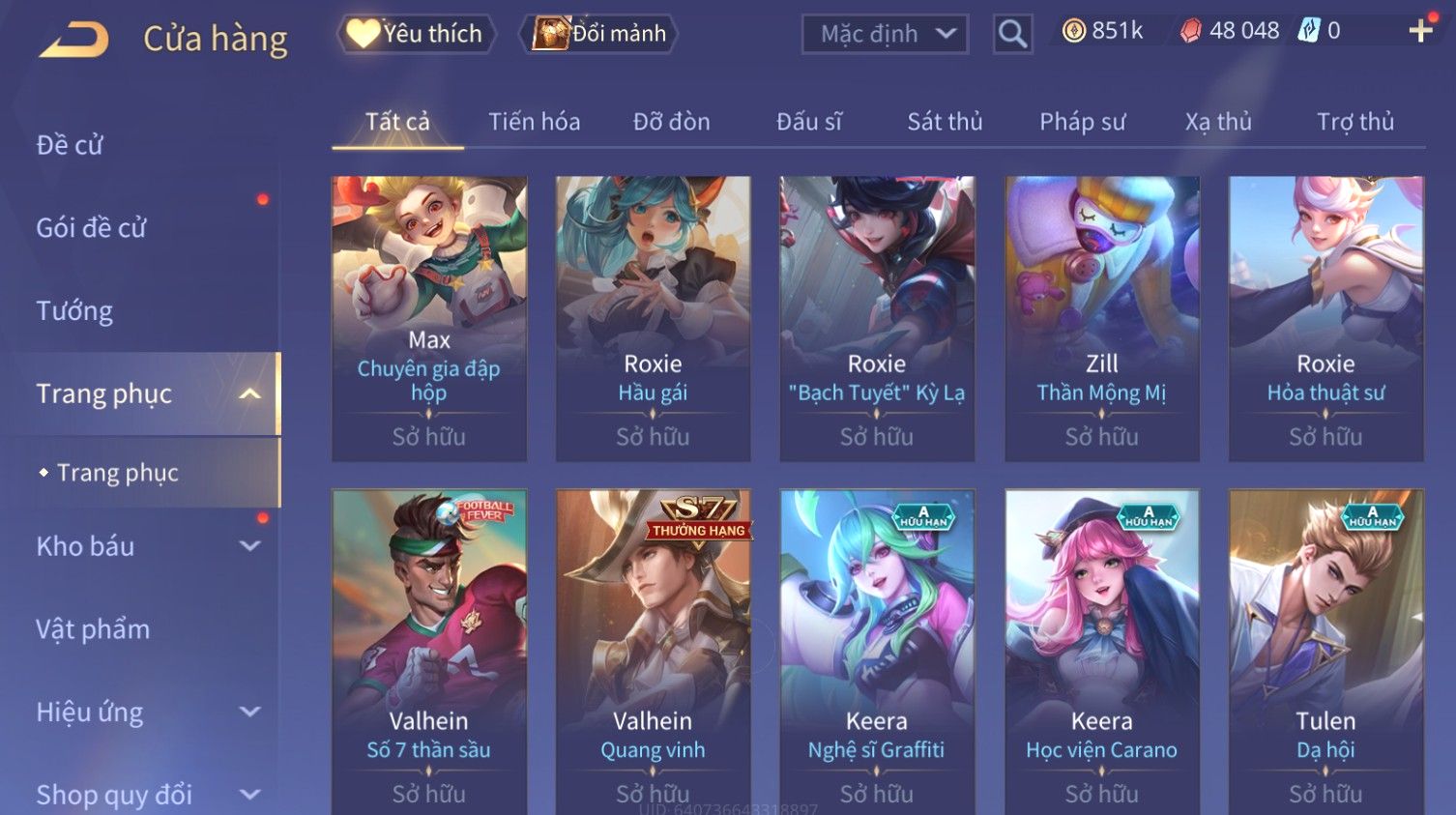
Task: Show the Sát thủ skins tab
Action: (945, 122)
